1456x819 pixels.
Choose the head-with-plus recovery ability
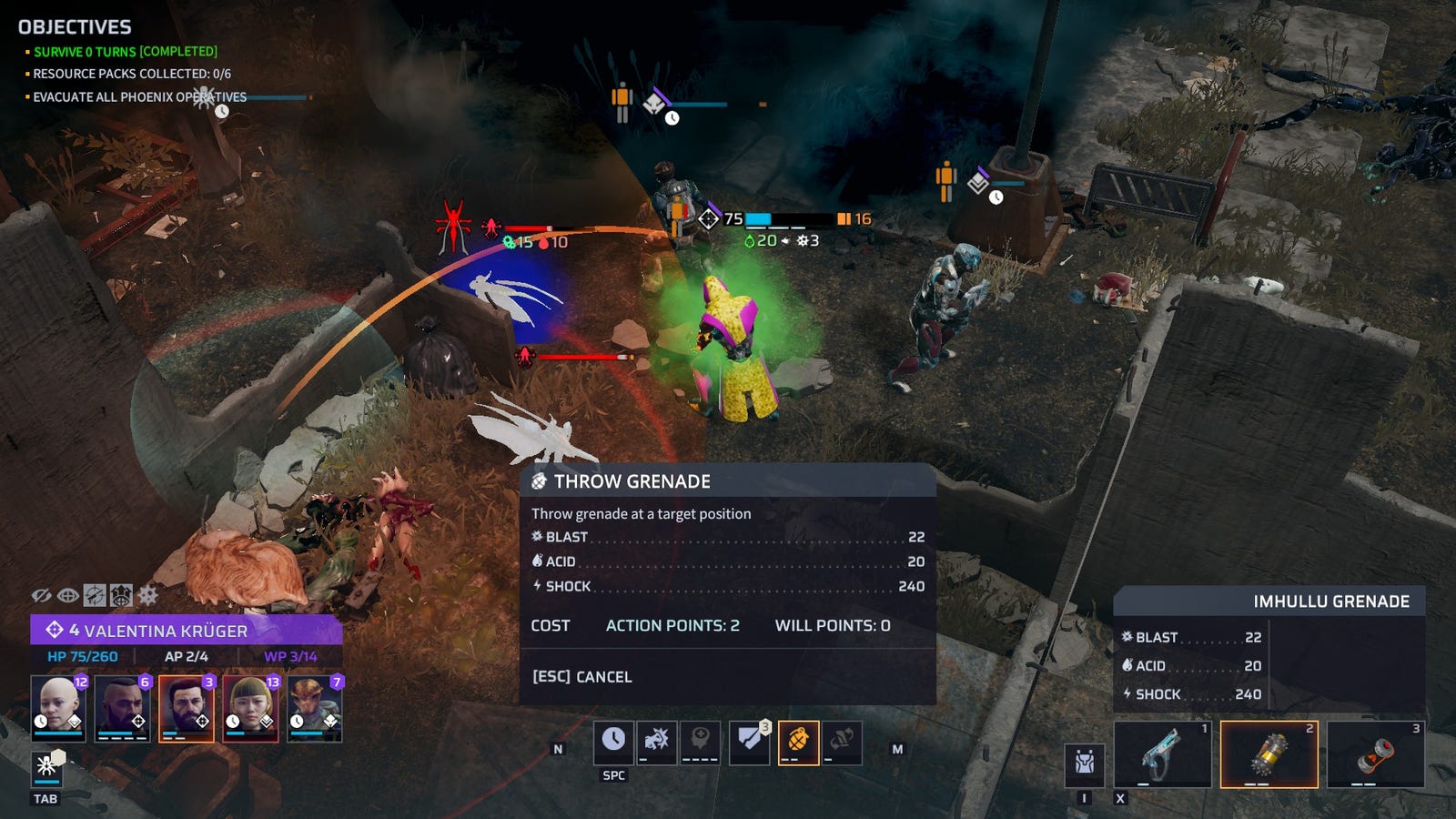click(700, 743)
